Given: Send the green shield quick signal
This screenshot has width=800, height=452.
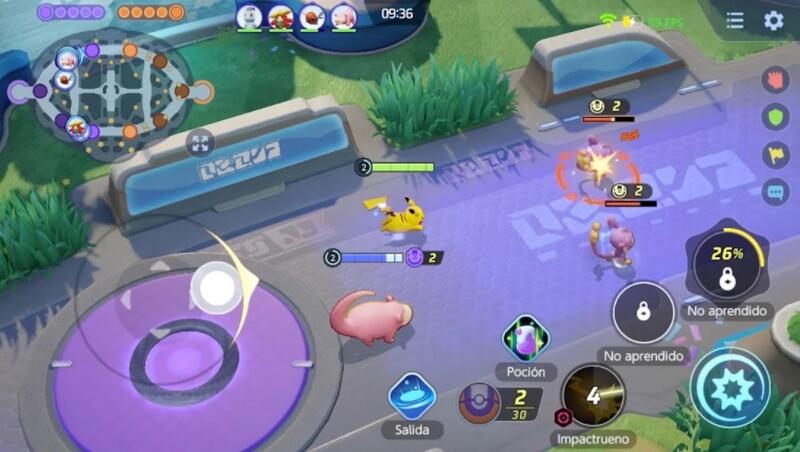Looking at the screenshot, I should (x=775, y=117).
